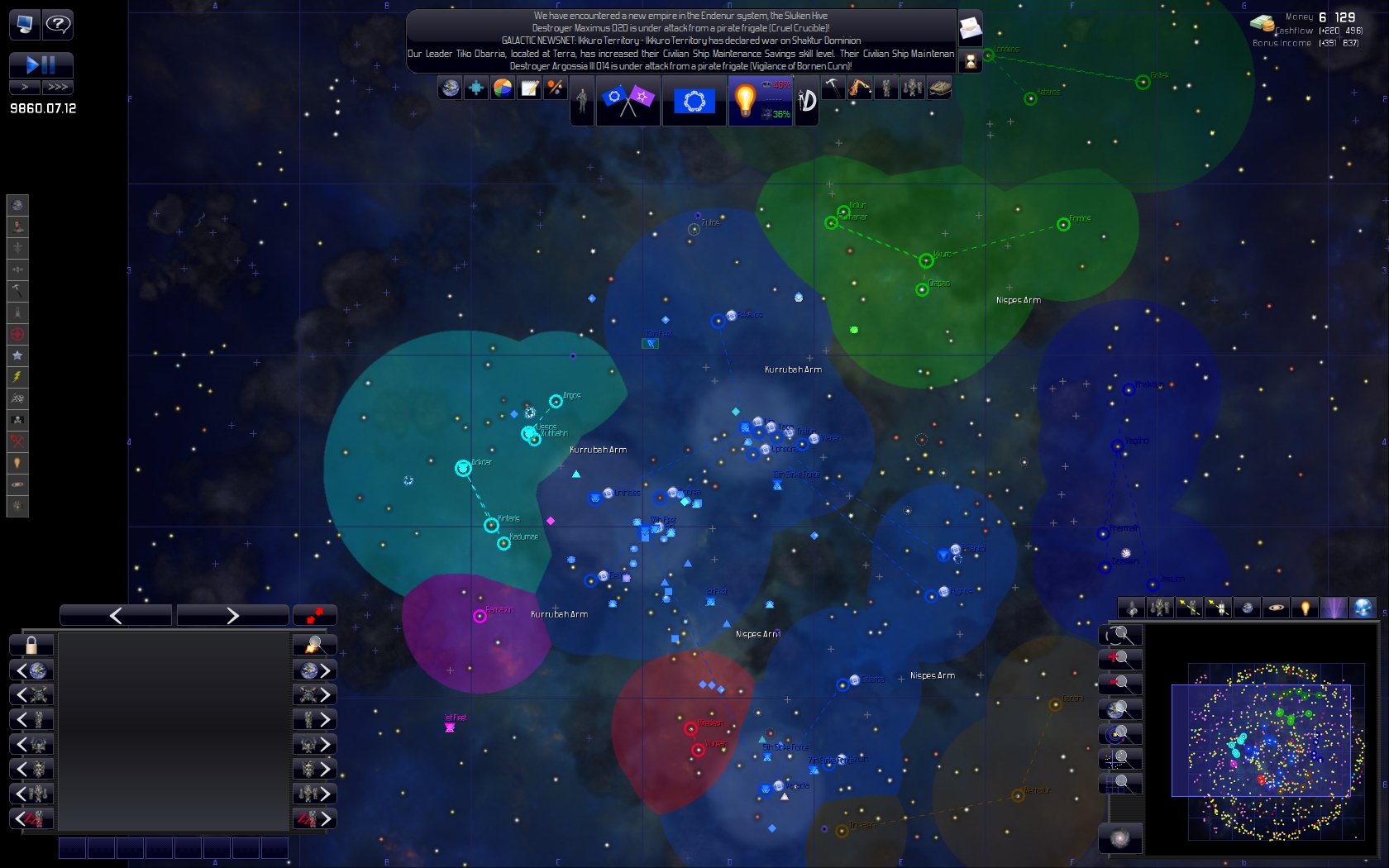
Task: Zoom to full galaxy spiral view
Action: (x=1120, y=839)
